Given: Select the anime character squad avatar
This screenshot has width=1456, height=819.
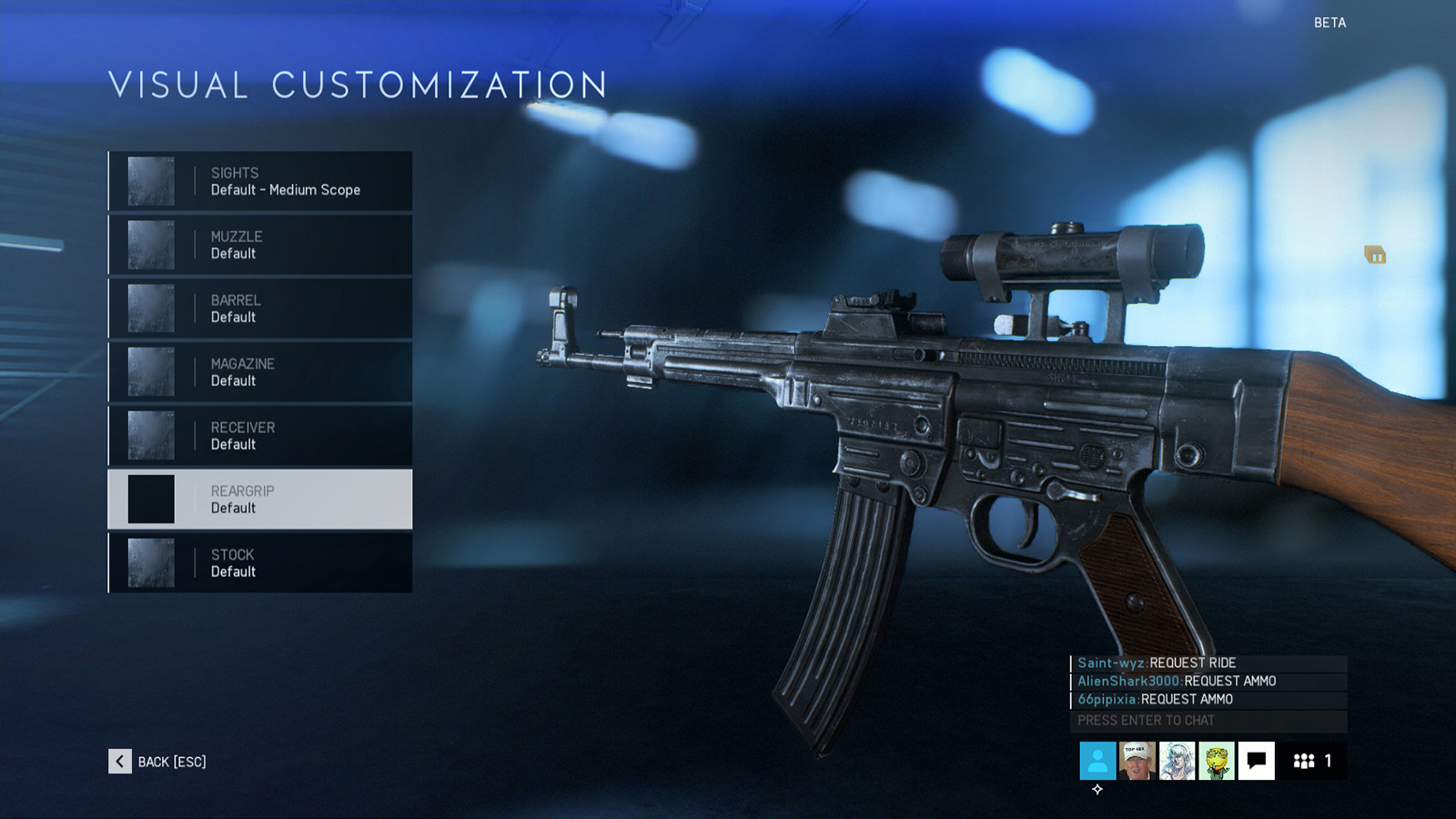Looking at the screenshot, I should tap(1177, 761).
